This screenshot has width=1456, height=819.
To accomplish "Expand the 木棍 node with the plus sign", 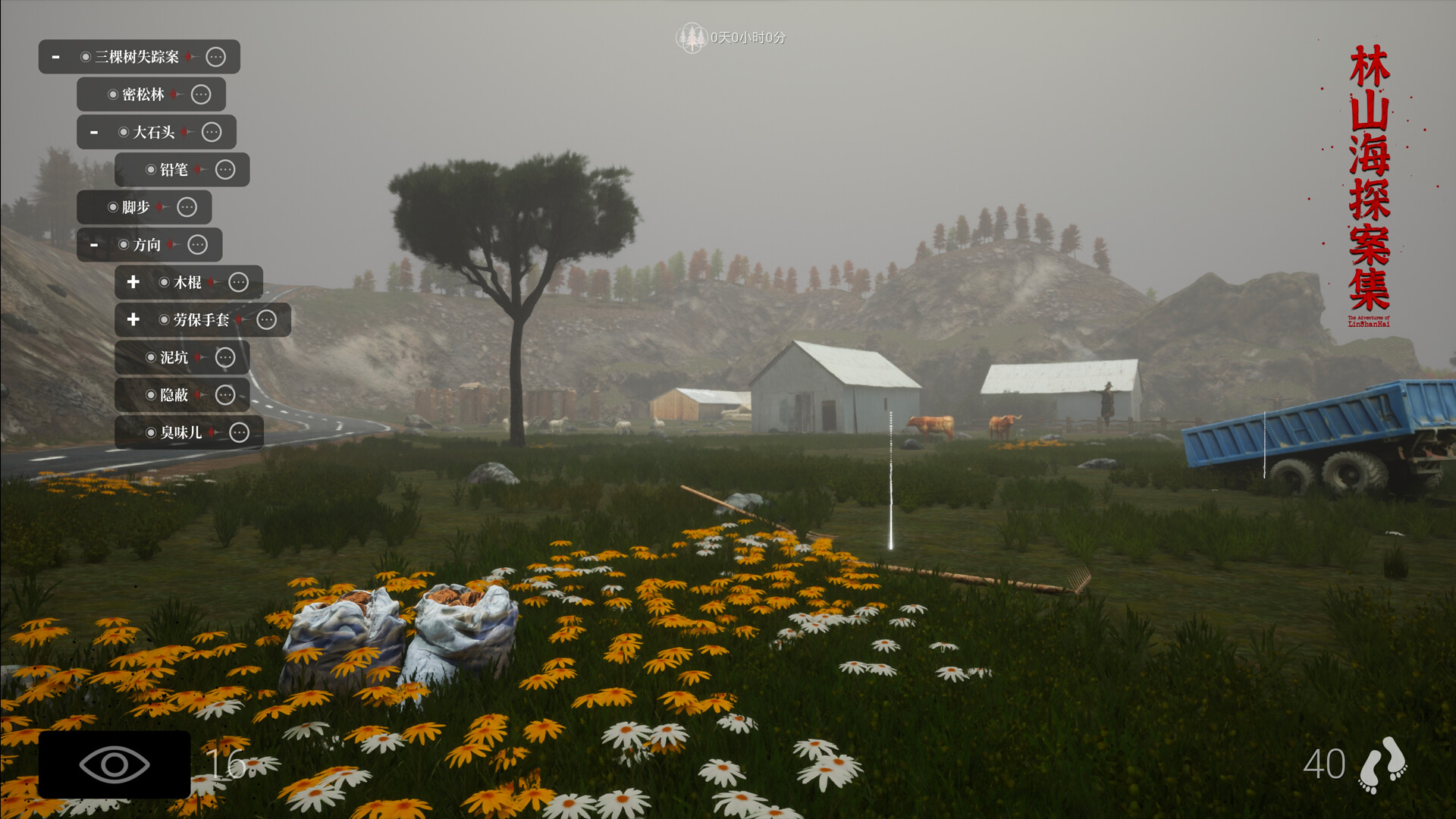I will 133,282.
